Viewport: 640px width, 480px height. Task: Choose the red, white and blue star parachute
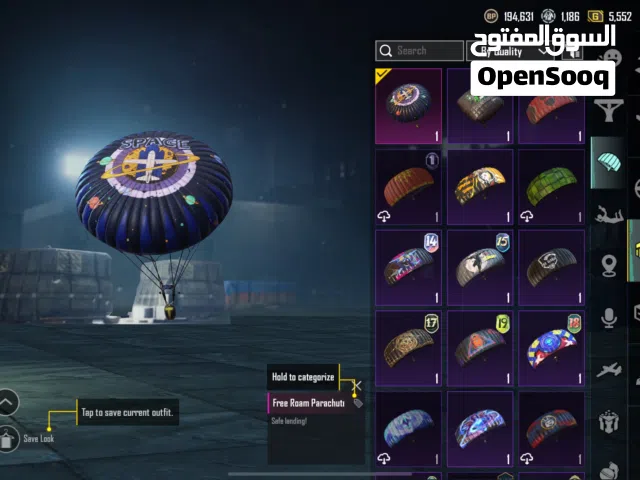[x=551, y=347]
